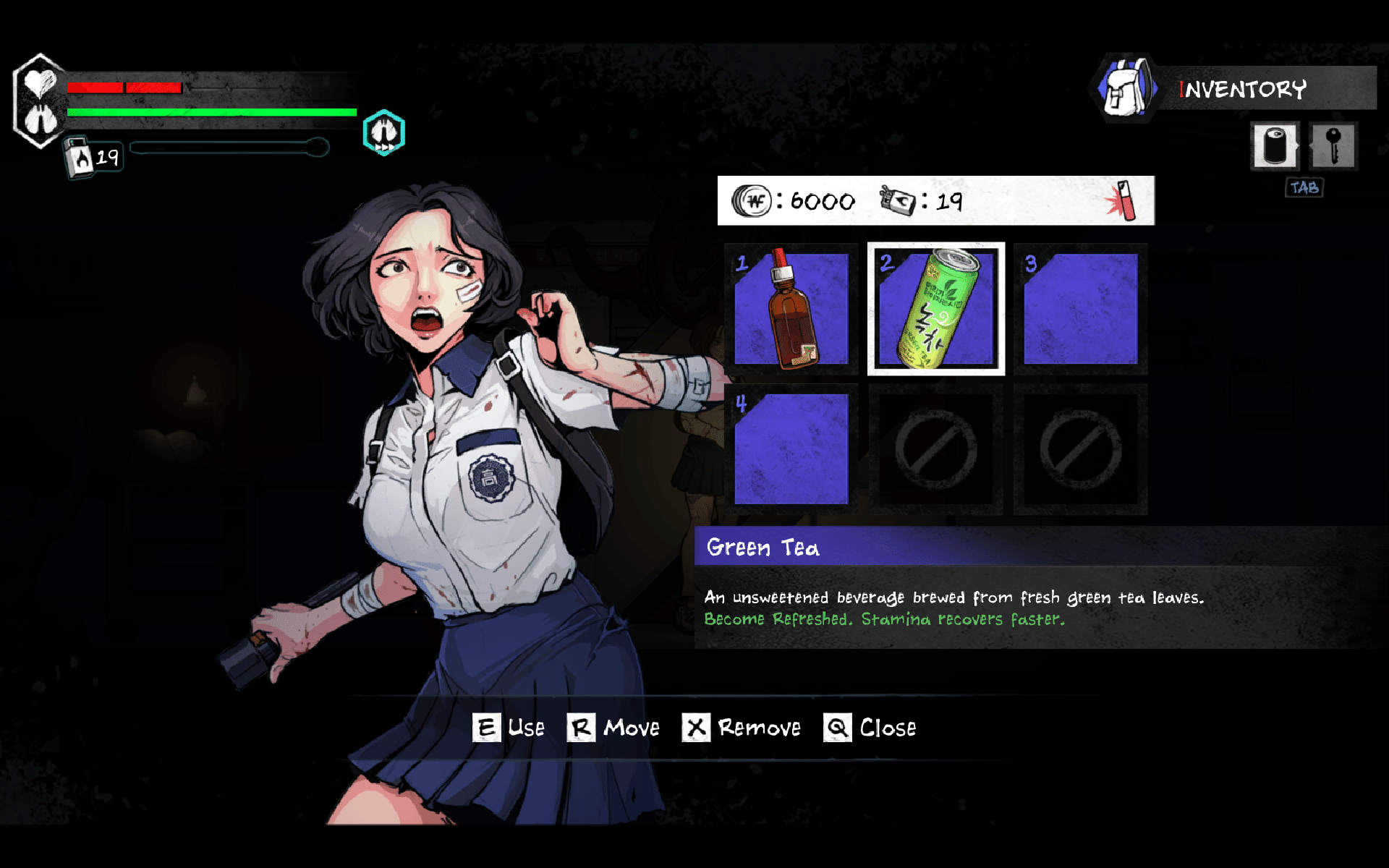Click the backpack Inventory header icon

point(1124,88)
